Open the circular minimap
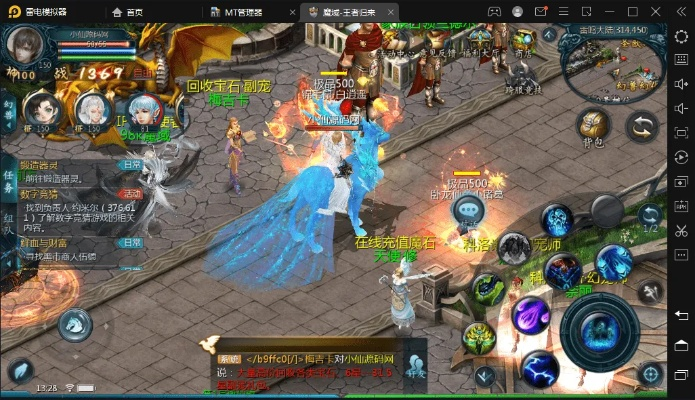This screenshot has width=695, height=400. pyautogui.click(x=600, y=60)
